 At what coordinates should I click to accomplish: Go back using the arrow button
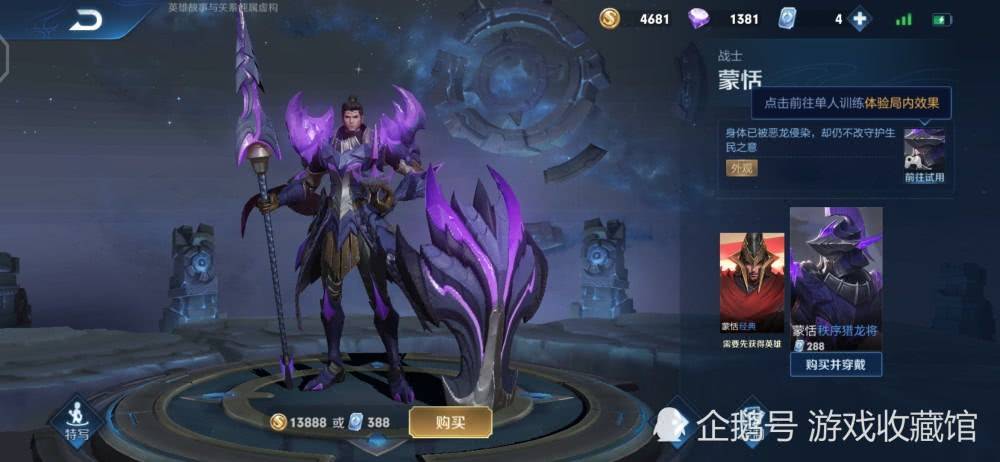(x=86, y=19)
